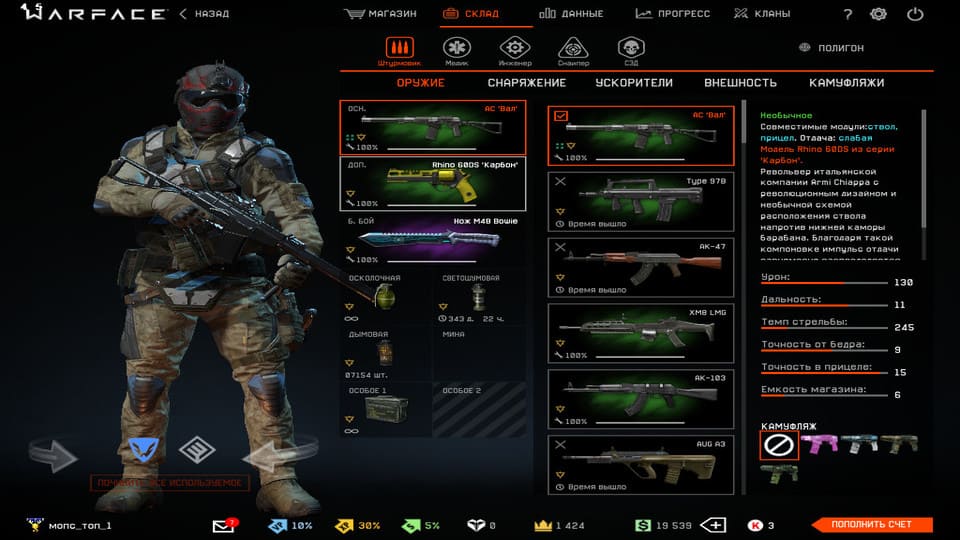Go back using the Назад button

204,14
